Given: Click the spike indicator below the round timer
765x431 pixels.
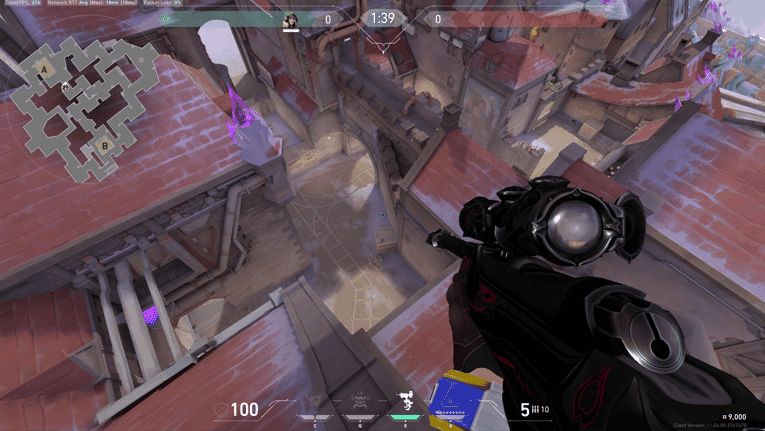Looking at the screenshot, I should click(381, 45).
